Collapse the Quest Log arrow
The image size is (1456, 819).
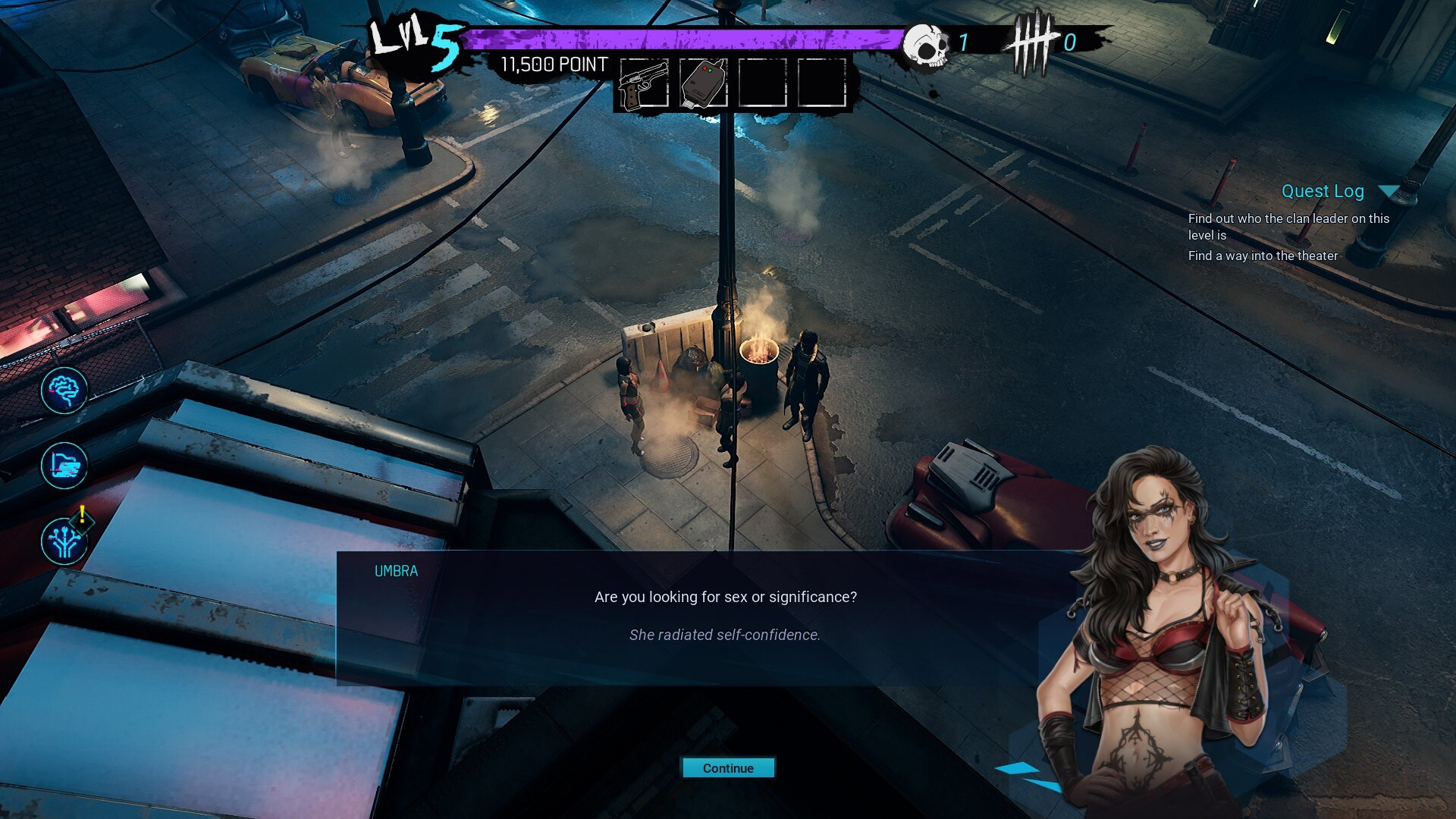1389,191
